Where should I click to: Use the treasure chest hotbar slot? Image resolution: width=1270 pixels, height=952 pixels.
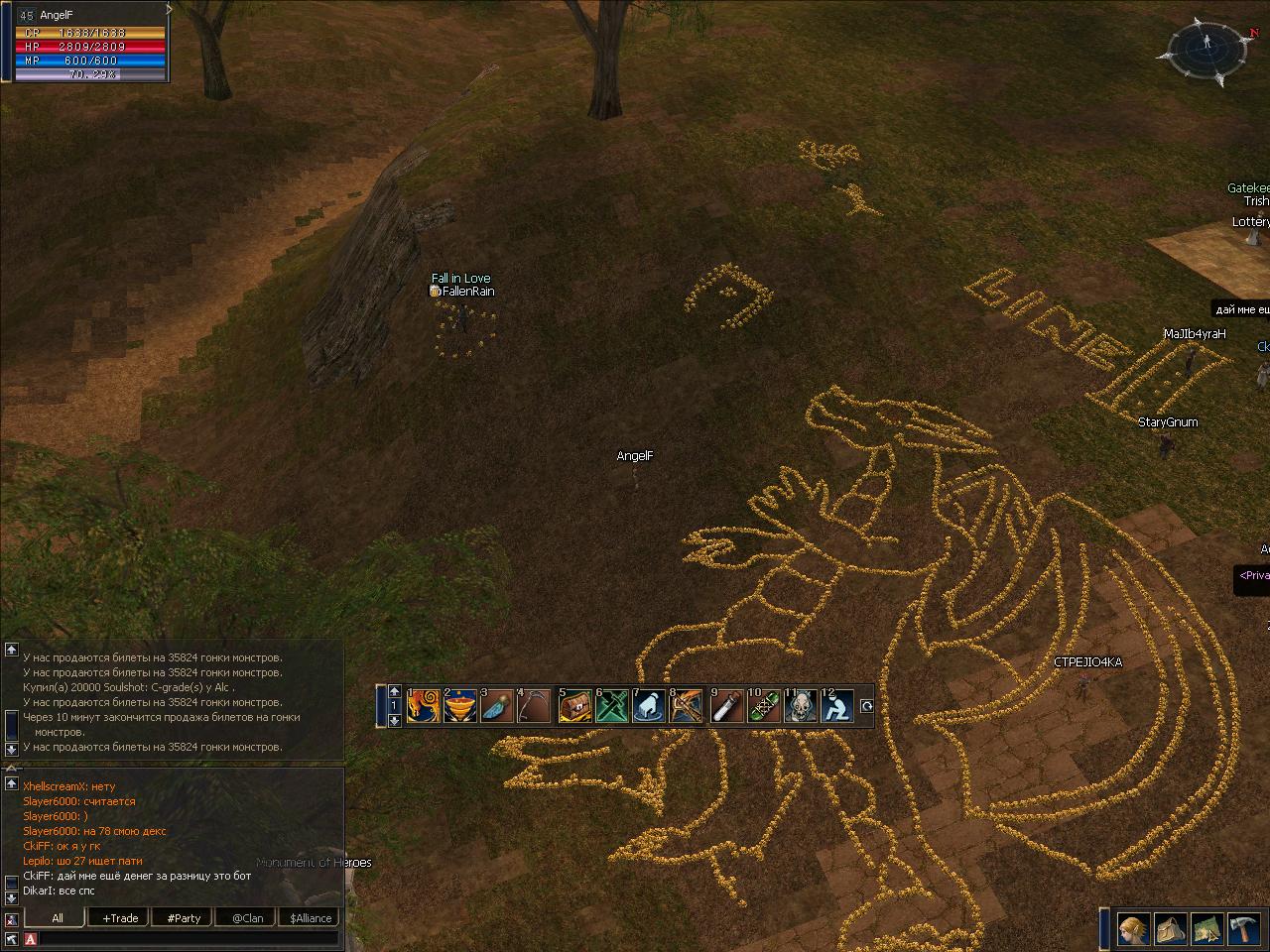coord(575,706)
